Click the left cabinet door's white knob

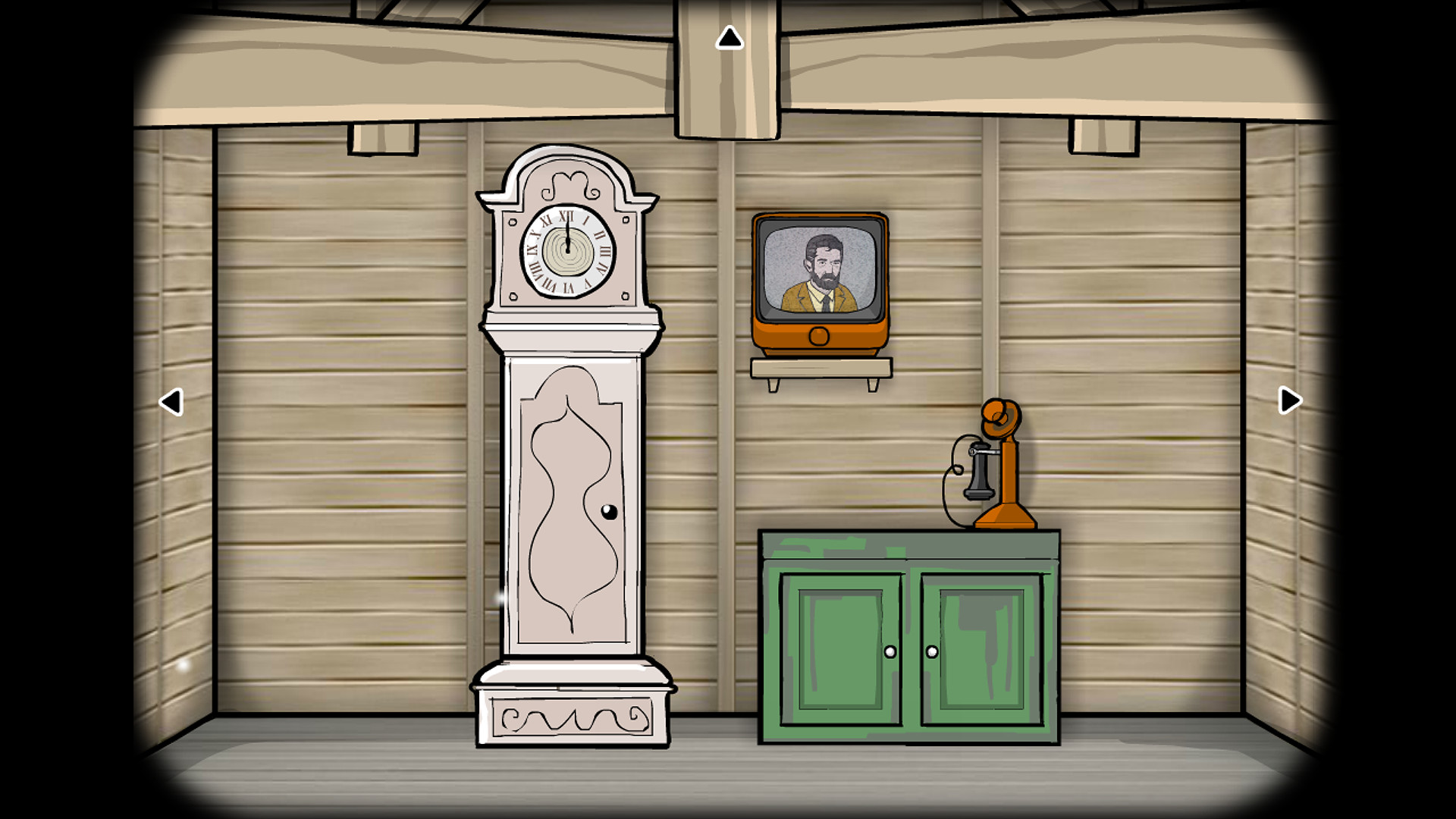[x=889, y=650]
